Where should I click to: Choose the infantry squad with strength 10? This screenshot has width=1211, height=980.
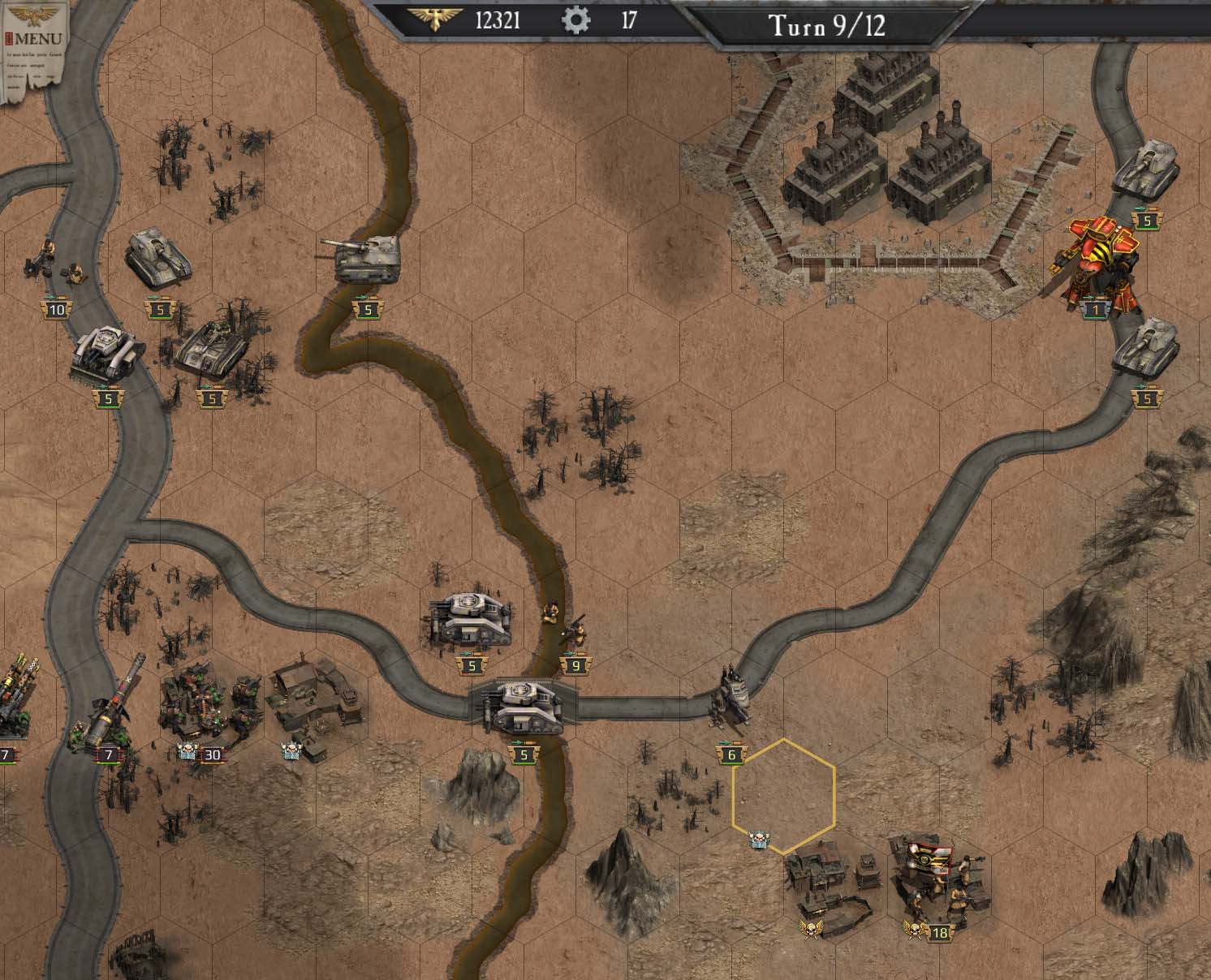(57, 260)
